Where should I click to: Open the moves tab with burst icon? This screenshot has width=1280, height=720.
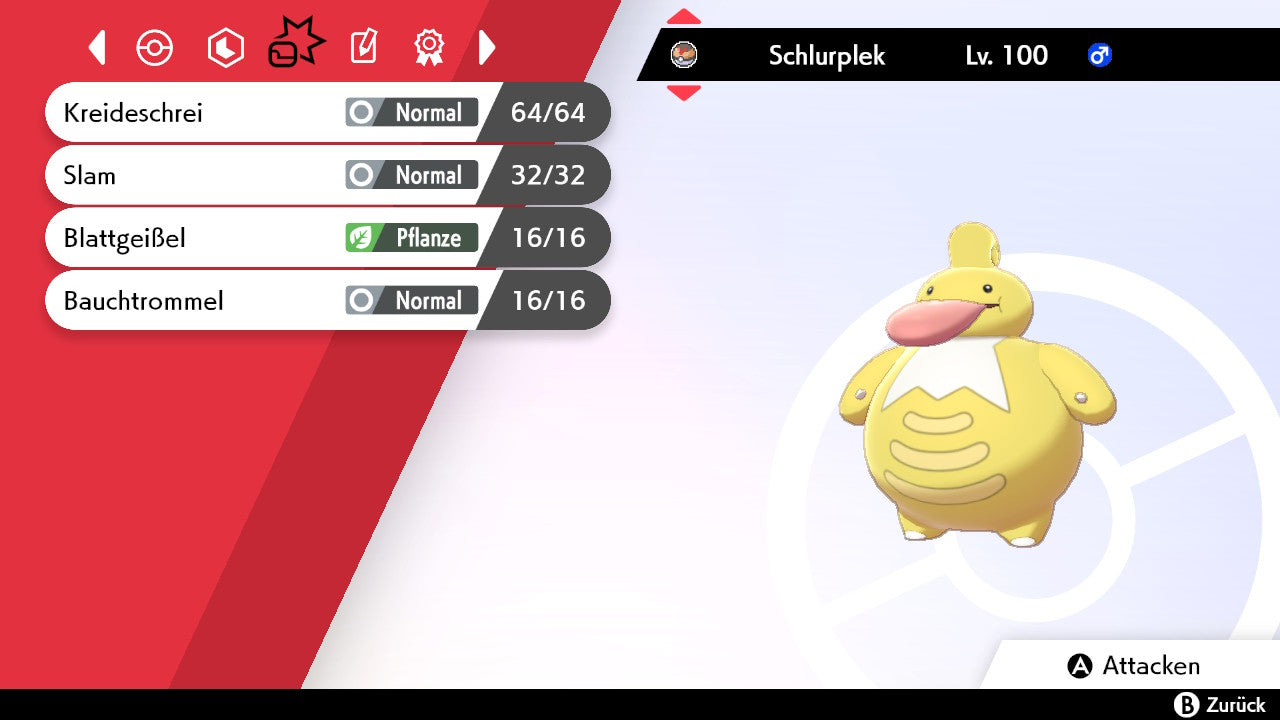tap(295, 46)
